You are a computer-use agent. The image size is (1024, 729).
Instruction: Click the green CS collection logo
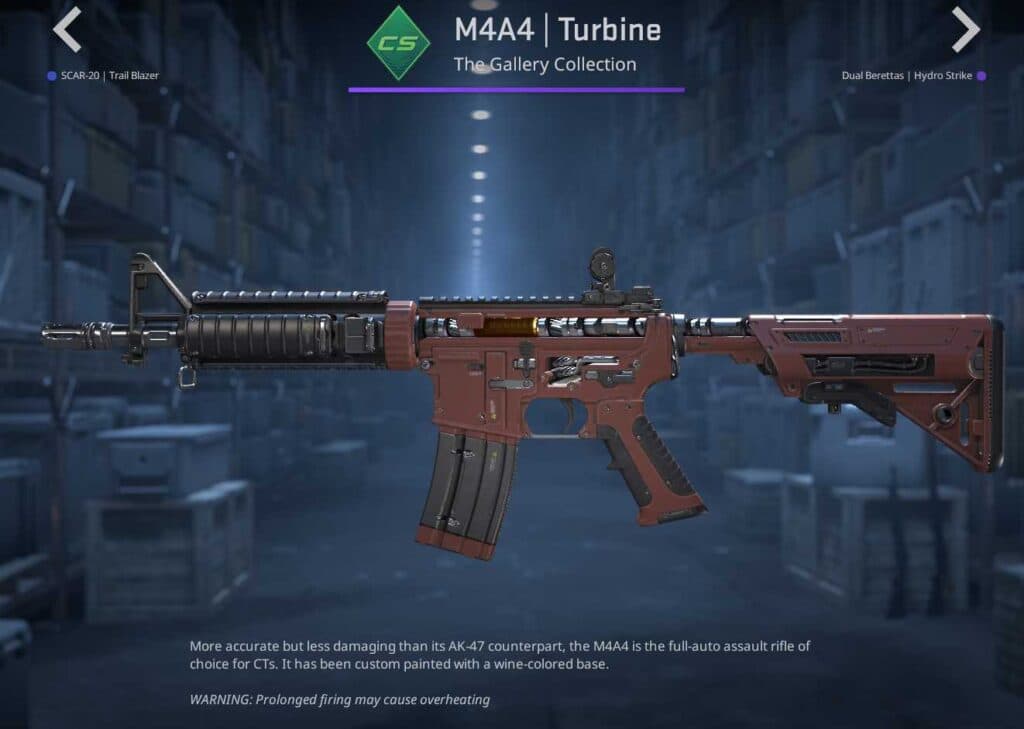tap(398, 43)
